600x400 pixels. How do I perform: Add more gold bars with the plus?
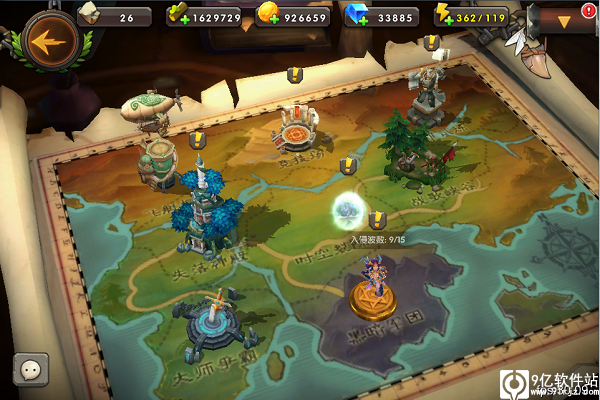176,18
